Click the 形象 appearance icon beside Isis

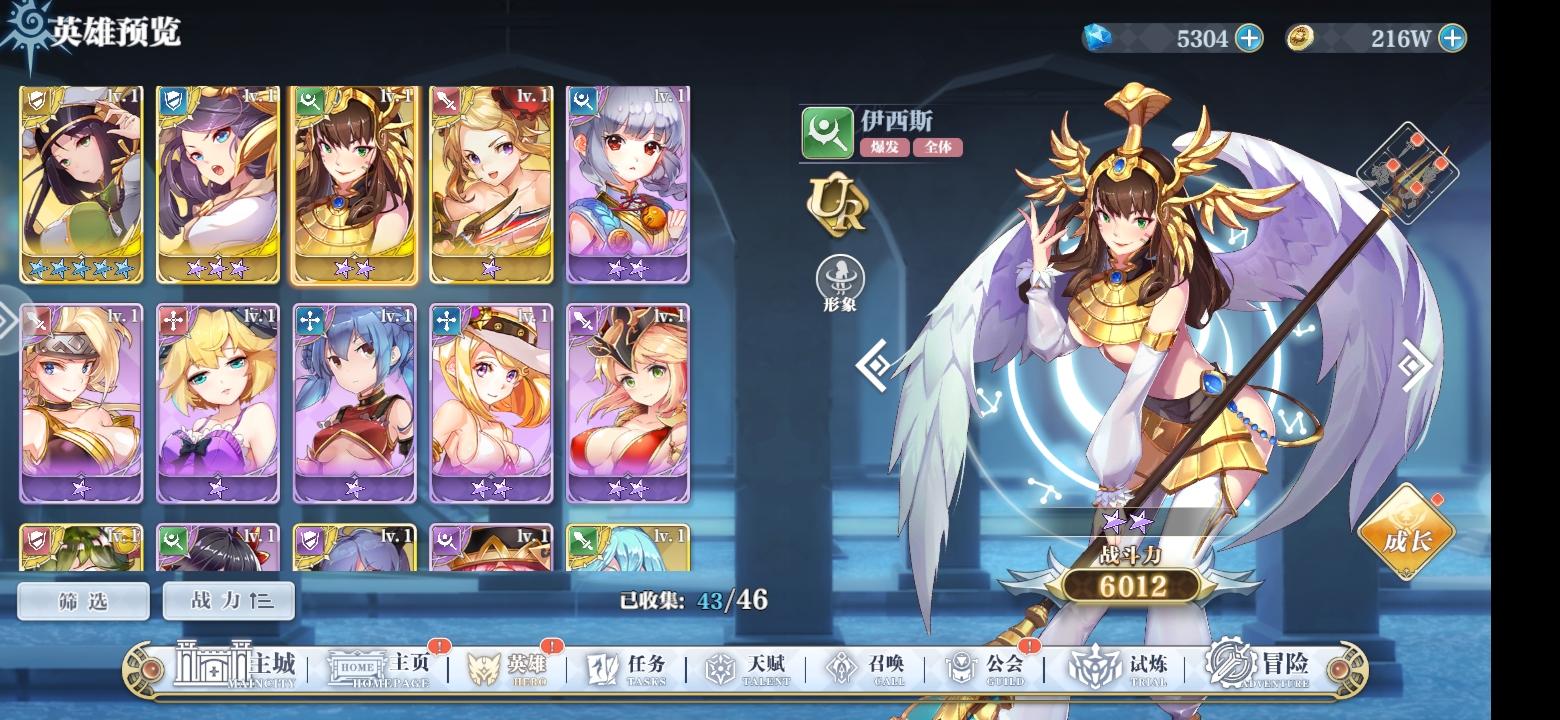click(x=840, y=277)
